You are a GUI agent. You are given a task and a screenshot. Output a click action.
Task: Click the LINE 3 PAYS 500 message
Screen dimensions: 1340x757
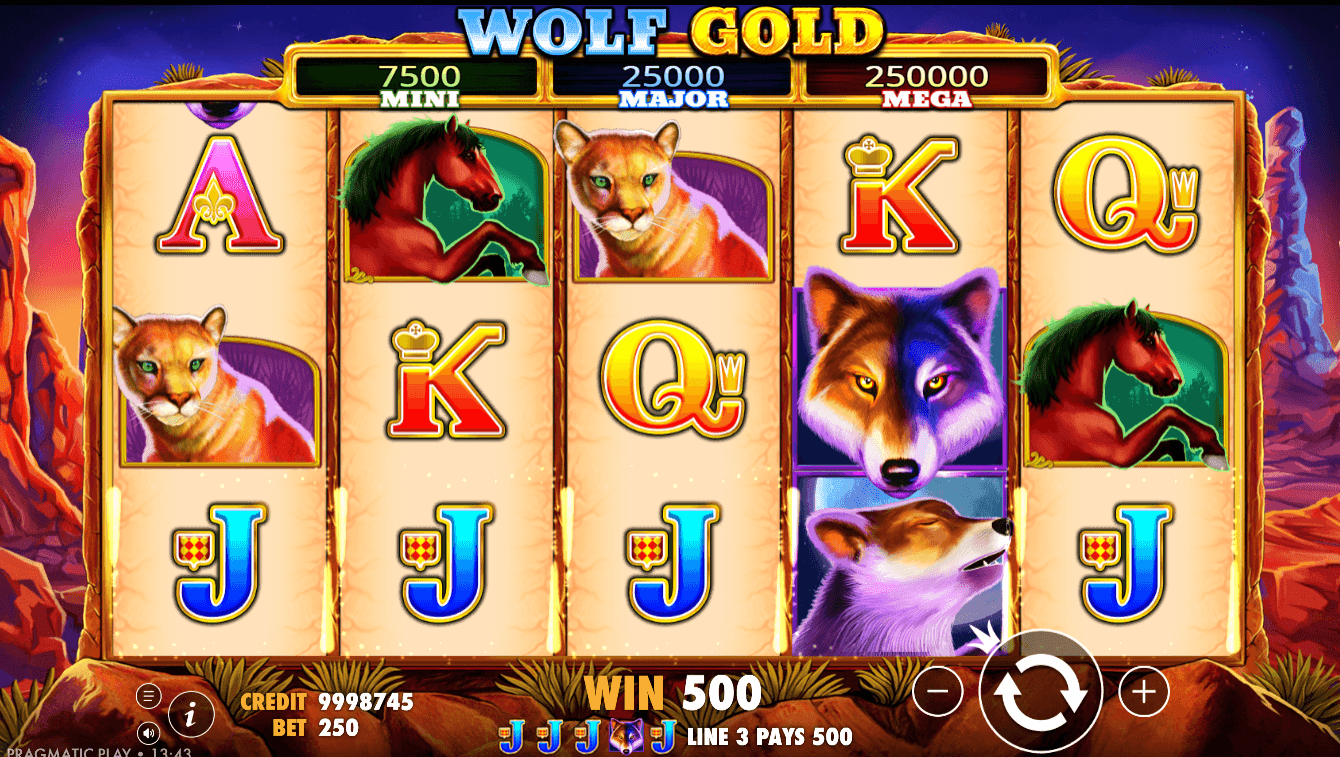(768, 737)
